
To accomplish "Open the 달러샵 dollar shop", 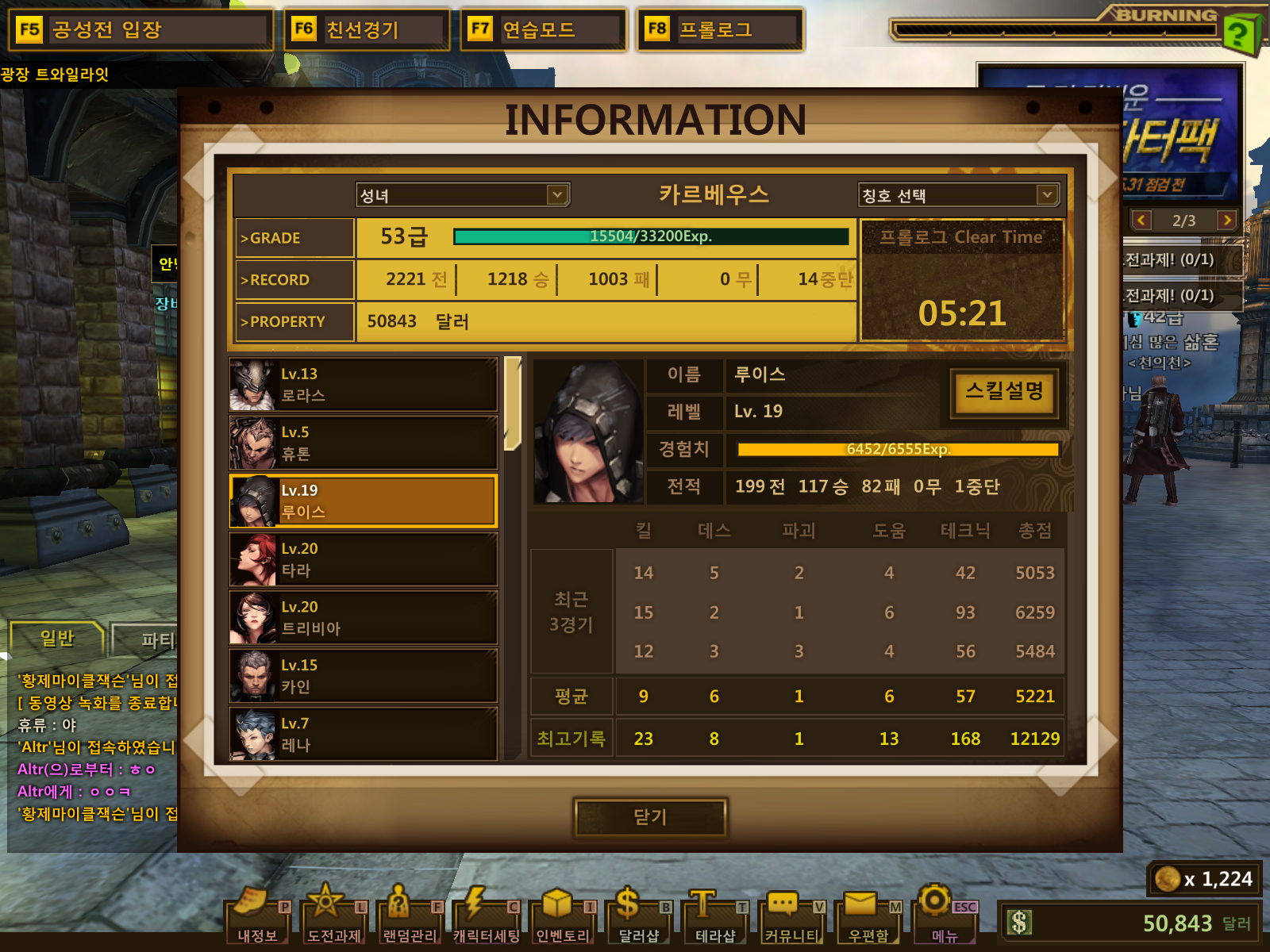I will pos(638,917).
